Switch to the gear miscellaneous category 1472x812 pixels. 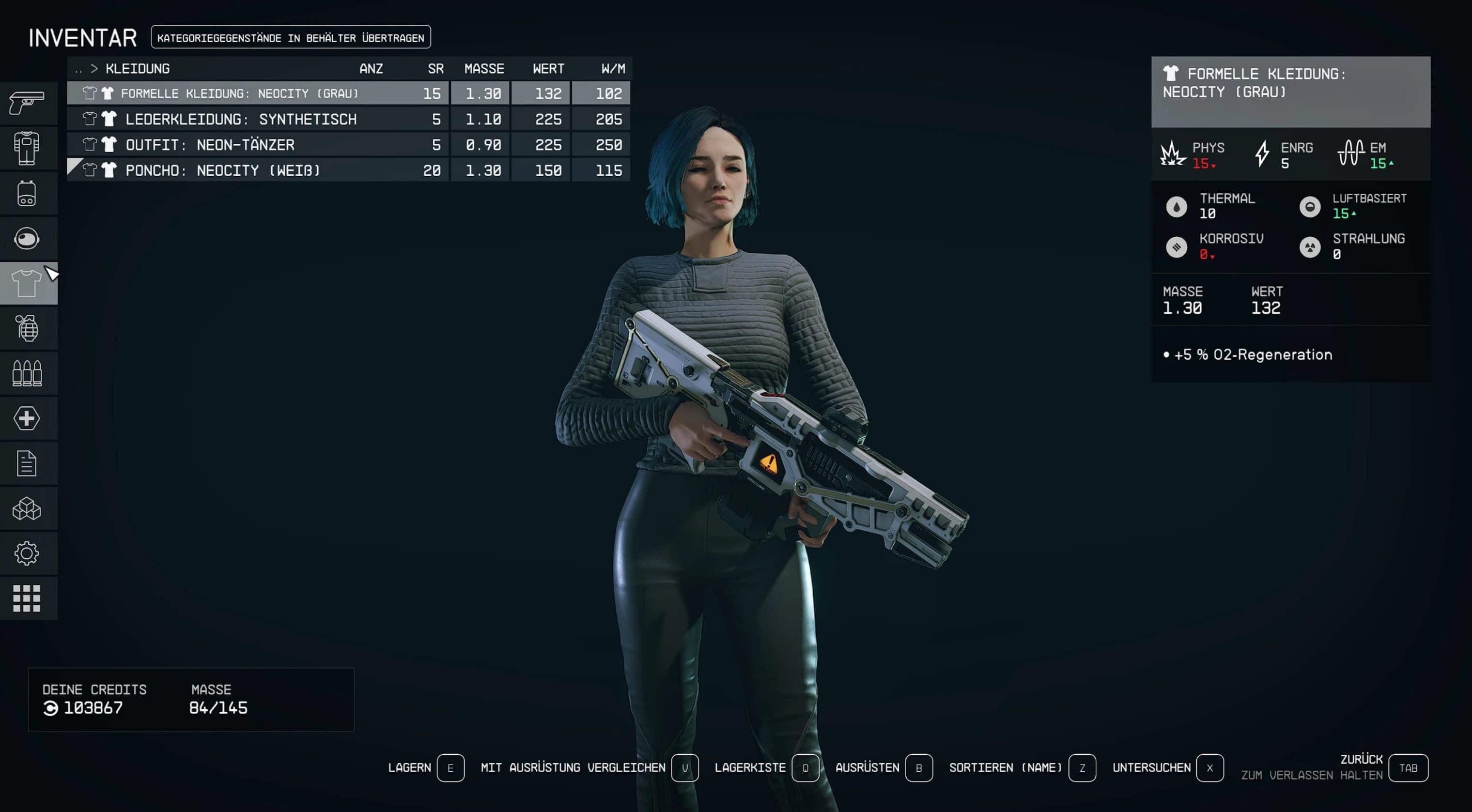pos(27,553)
